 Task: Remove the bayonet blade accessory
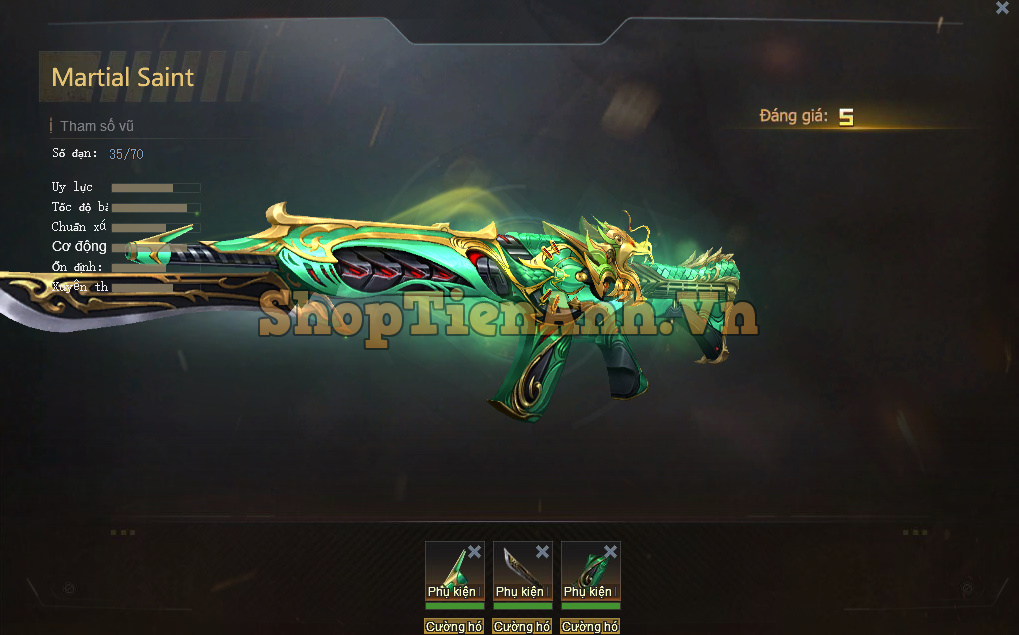[x=542, y=552]
